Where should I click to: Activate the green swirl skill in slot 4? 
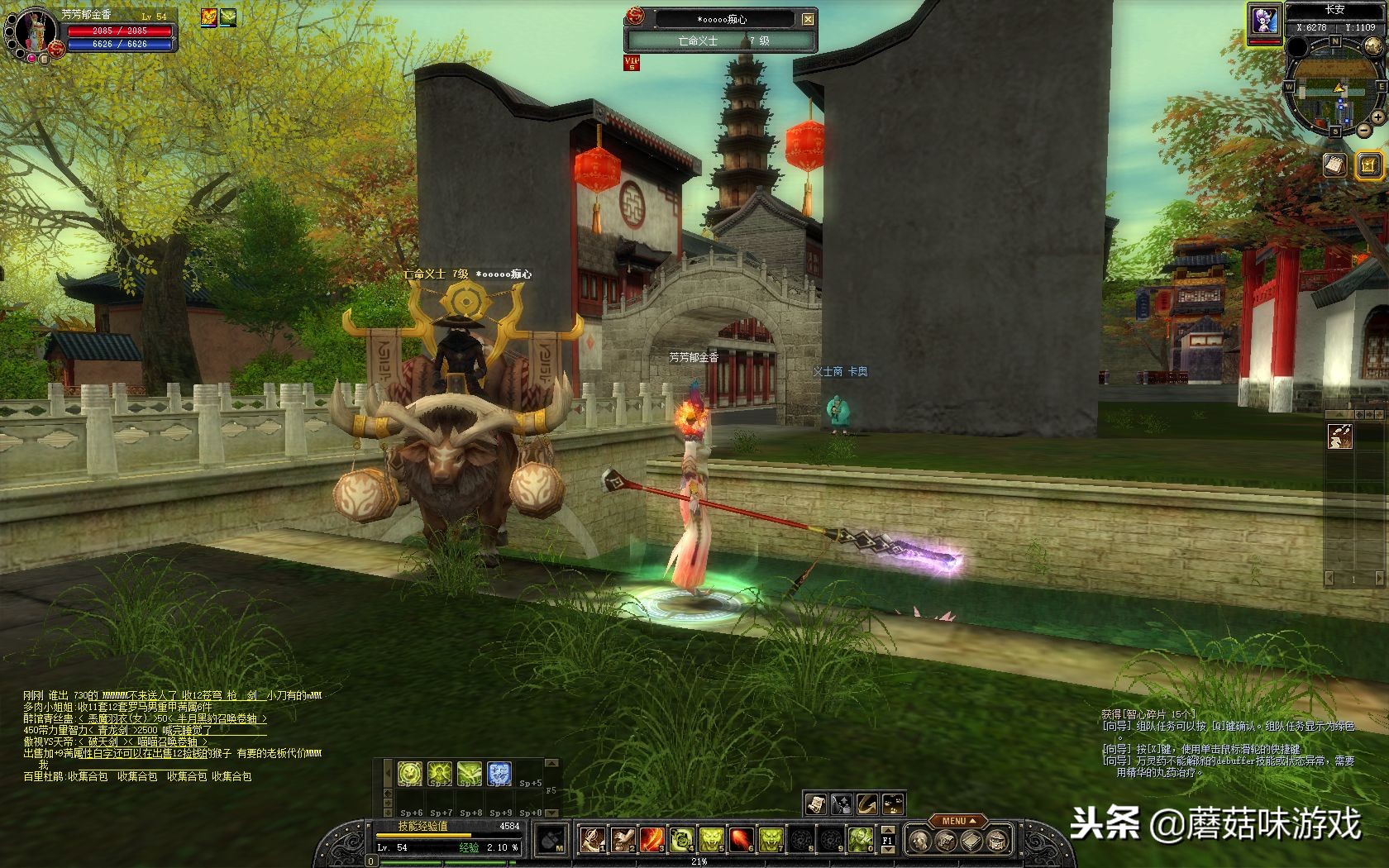pyautogui.click(x=682, y=840)
